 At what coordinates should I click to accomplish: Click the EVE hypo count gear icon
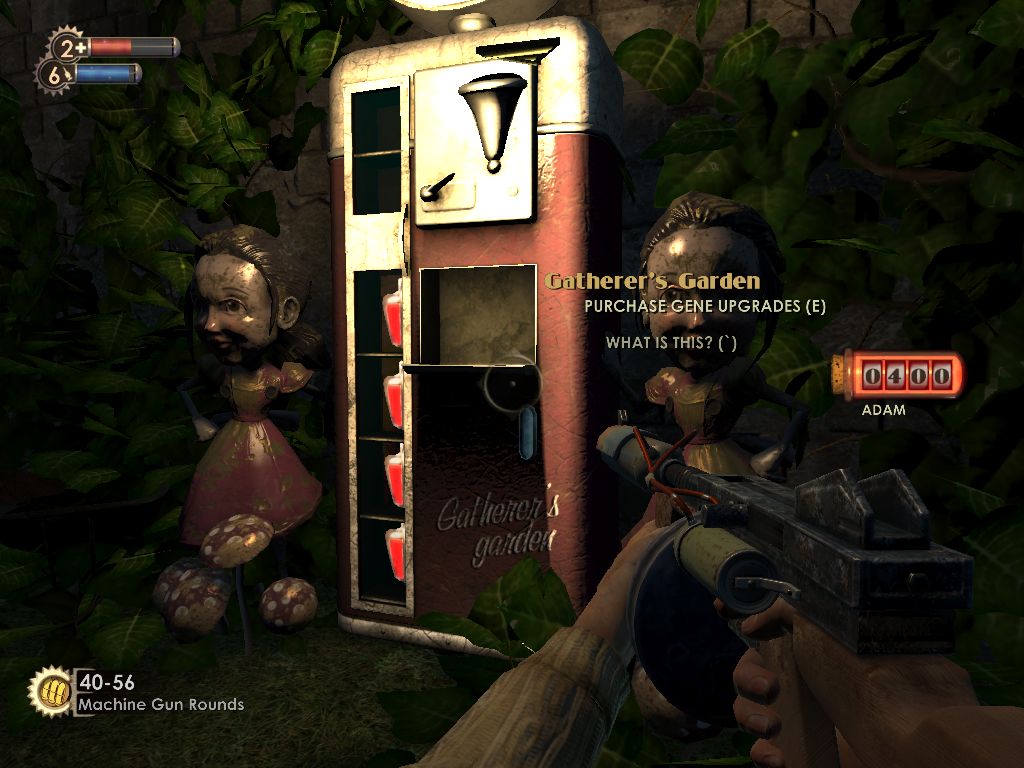point(53,73)
